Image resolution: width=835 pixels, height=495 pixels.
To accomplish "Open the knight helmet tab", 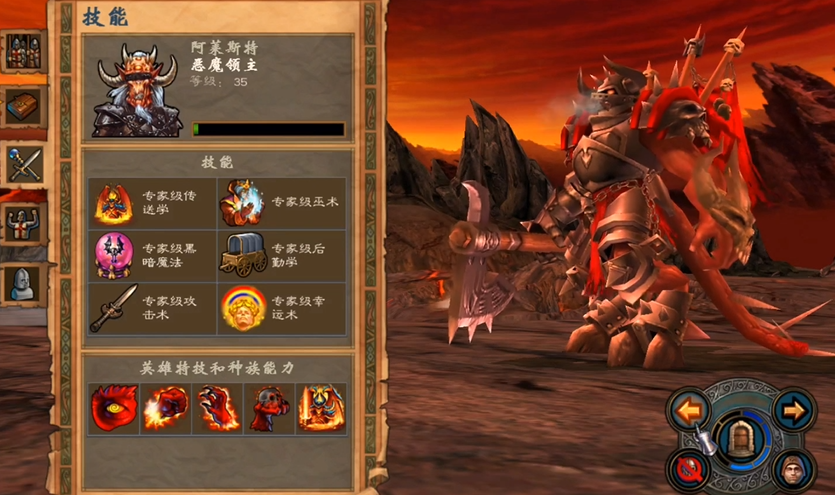I will tap(22, 283).
